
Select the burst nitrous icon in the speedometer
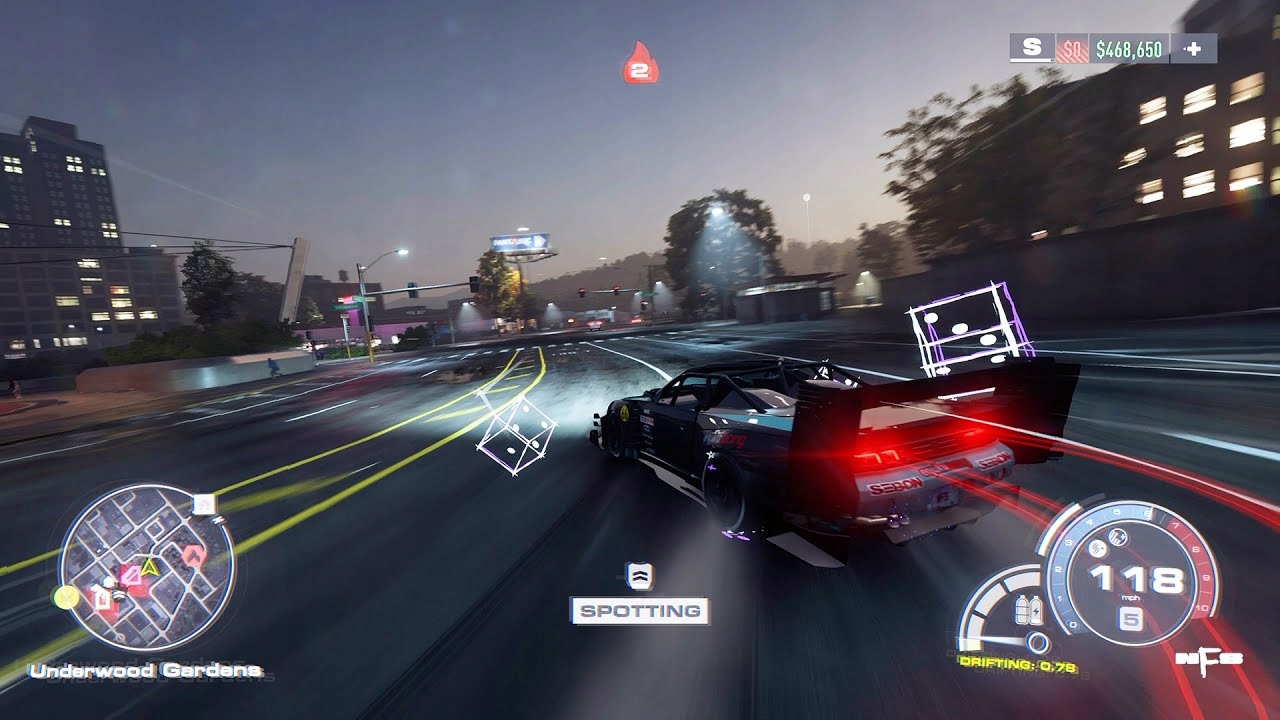1097,548
